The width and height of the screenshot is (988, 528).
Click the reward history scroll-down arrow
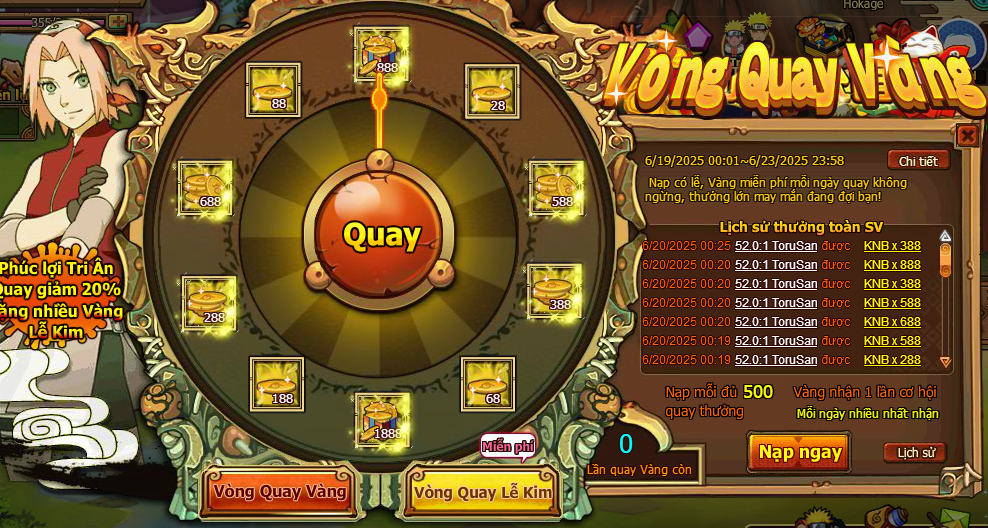pyautogui.click(x=945, y=361)
